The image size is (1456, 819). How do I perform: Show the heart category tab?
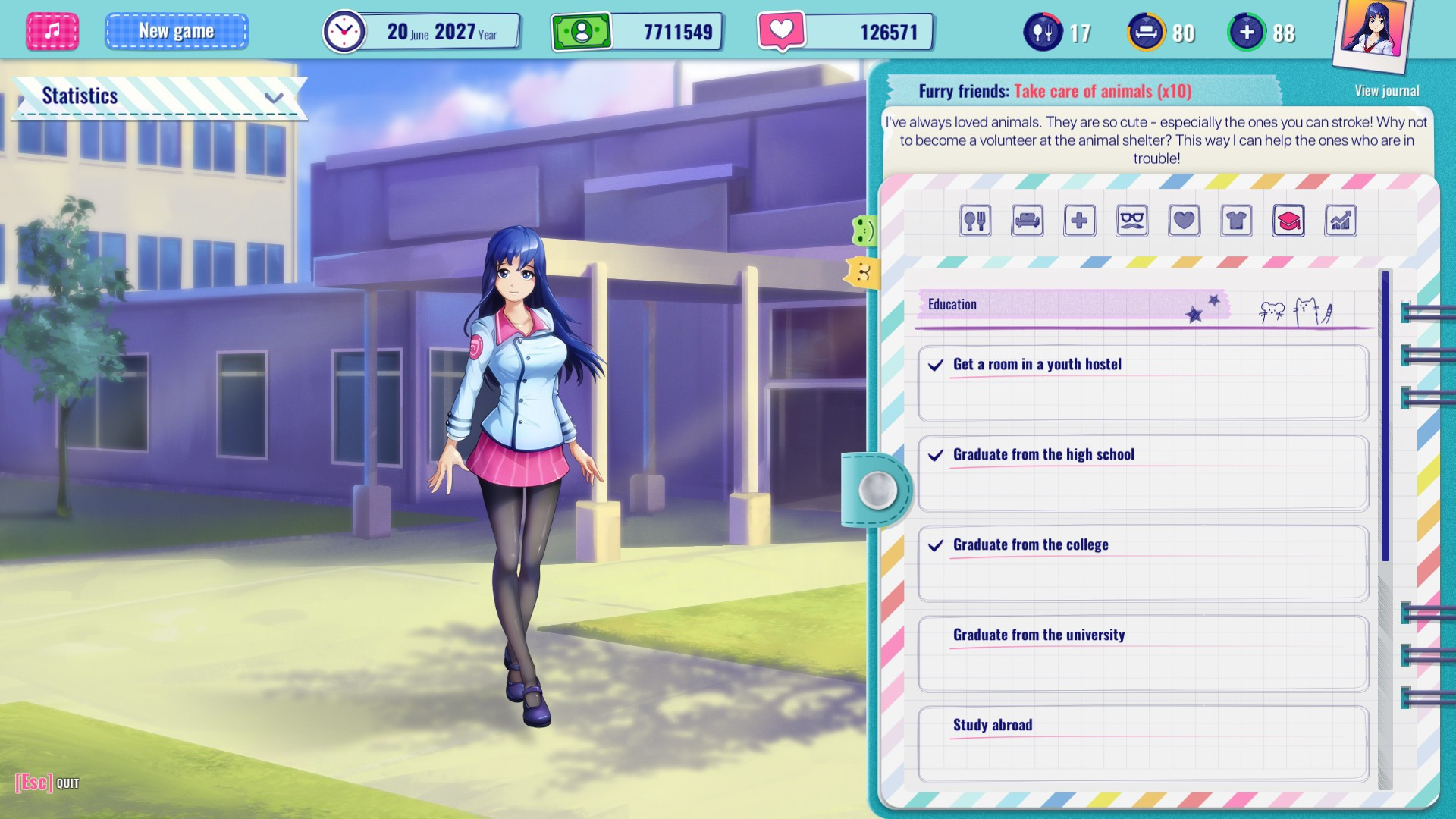pos(1184,221)
